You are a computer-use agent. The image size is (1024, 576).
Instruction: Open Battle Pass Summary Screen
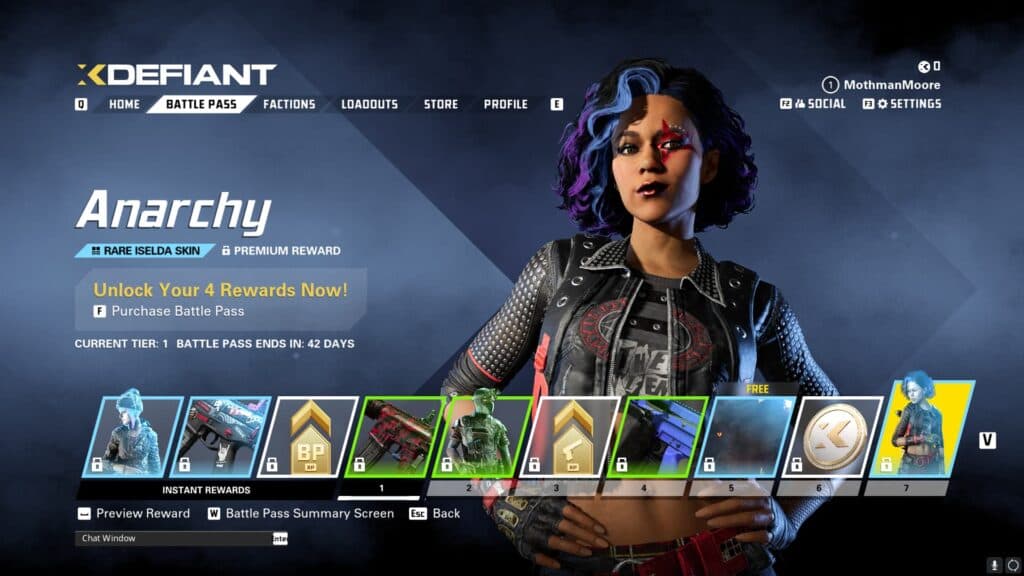309,513
